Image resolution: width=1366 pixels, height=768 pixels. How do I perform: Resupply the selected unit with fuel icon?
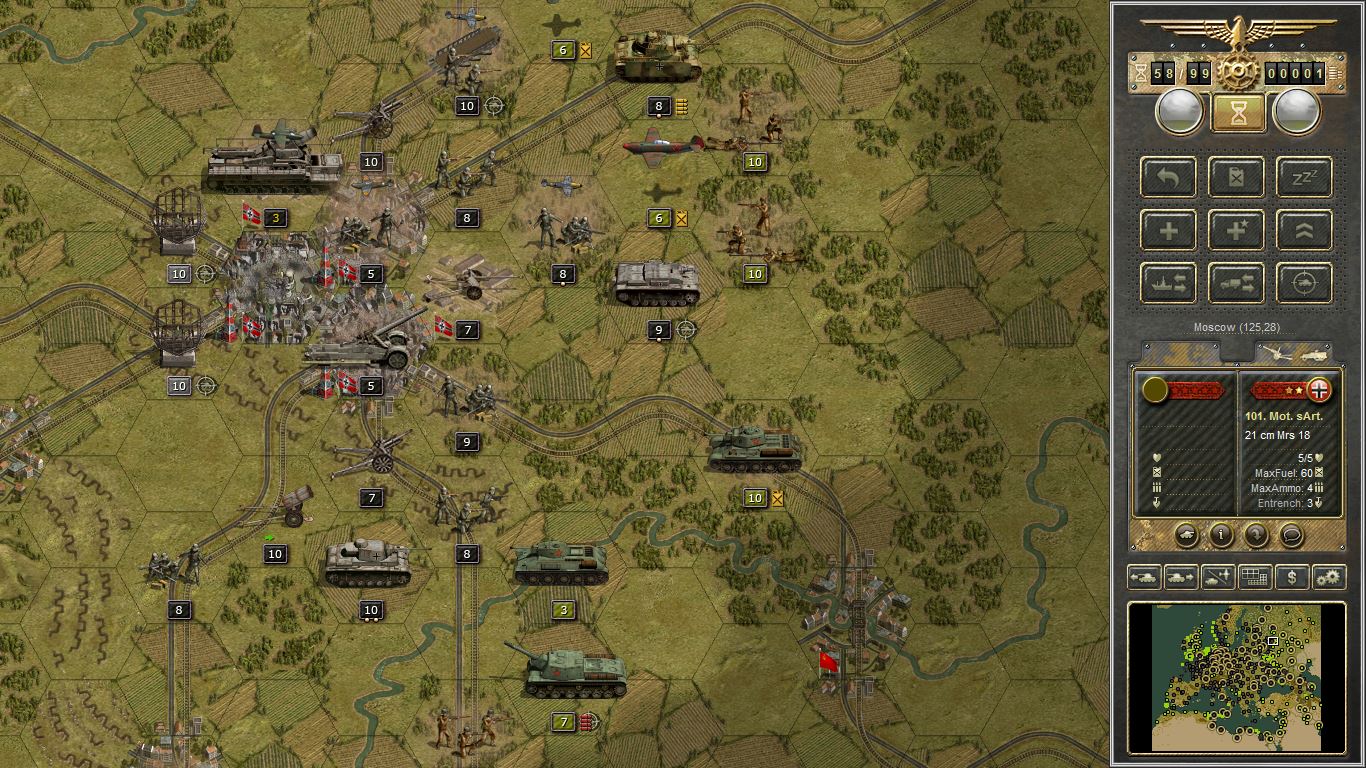[1236, 178]
